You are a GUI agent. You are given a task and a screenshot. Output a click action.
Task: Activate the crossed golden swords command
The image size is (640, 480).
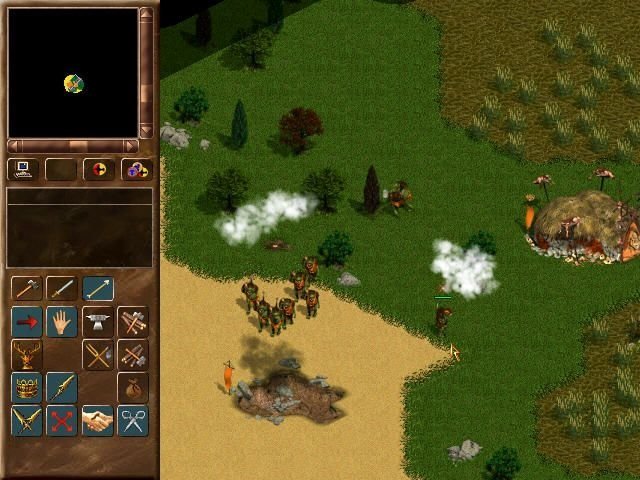(27, 420)
